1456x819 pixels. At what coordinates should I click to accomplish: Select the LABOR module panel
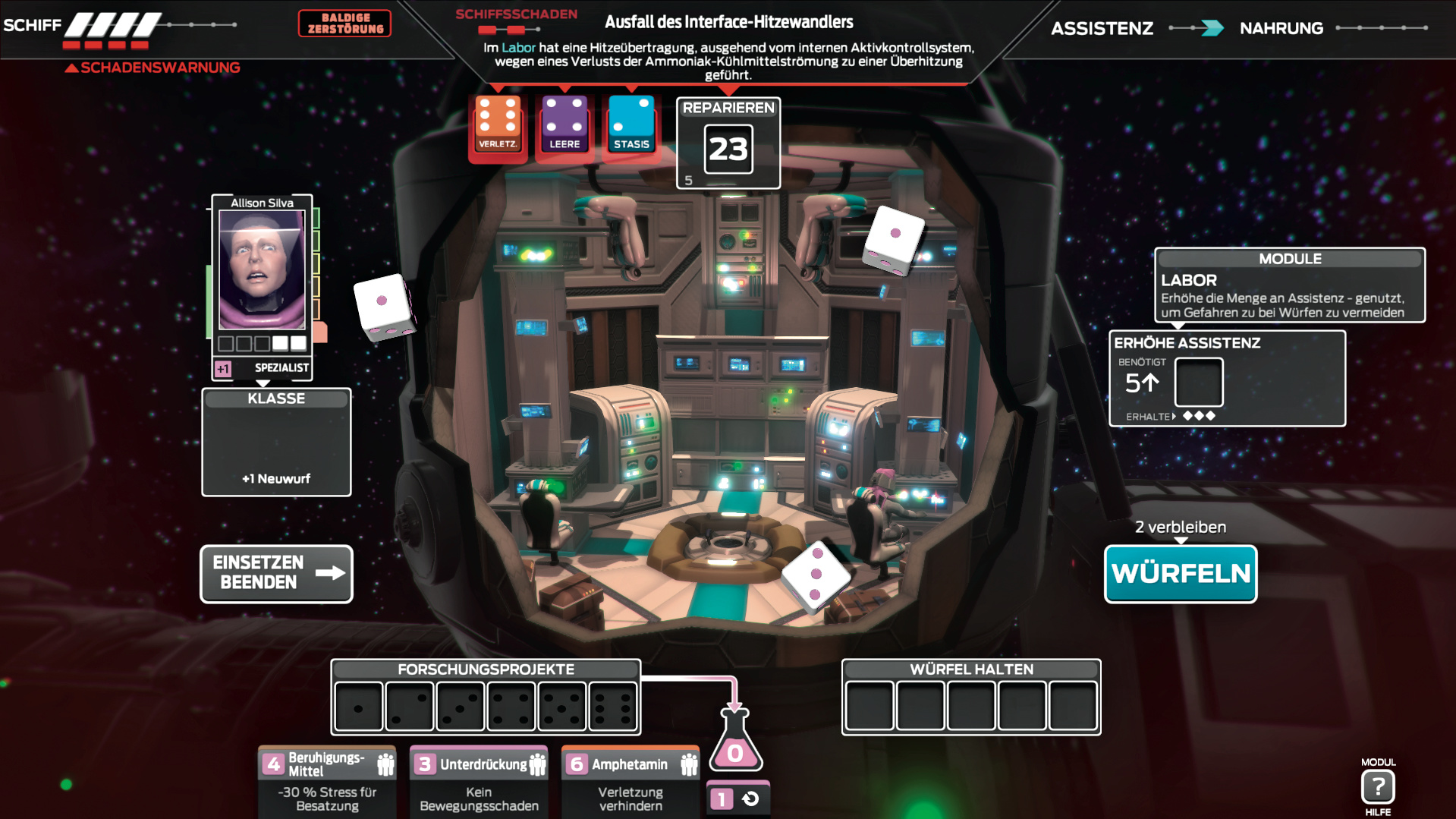coord(1289,285)
